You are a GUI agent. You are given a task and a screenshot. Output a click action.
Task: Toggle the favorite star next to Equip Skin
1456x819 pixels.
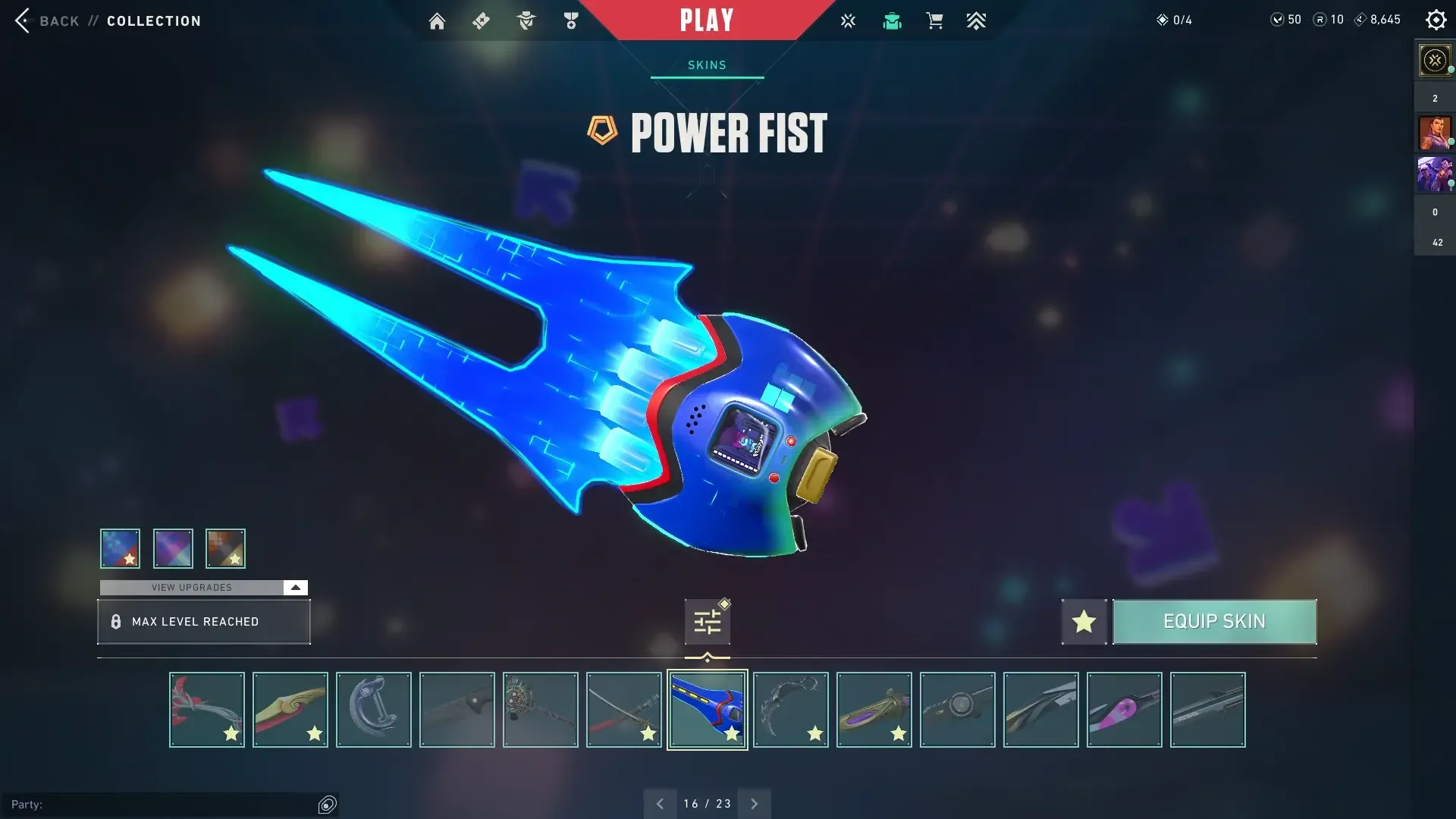1084,622
